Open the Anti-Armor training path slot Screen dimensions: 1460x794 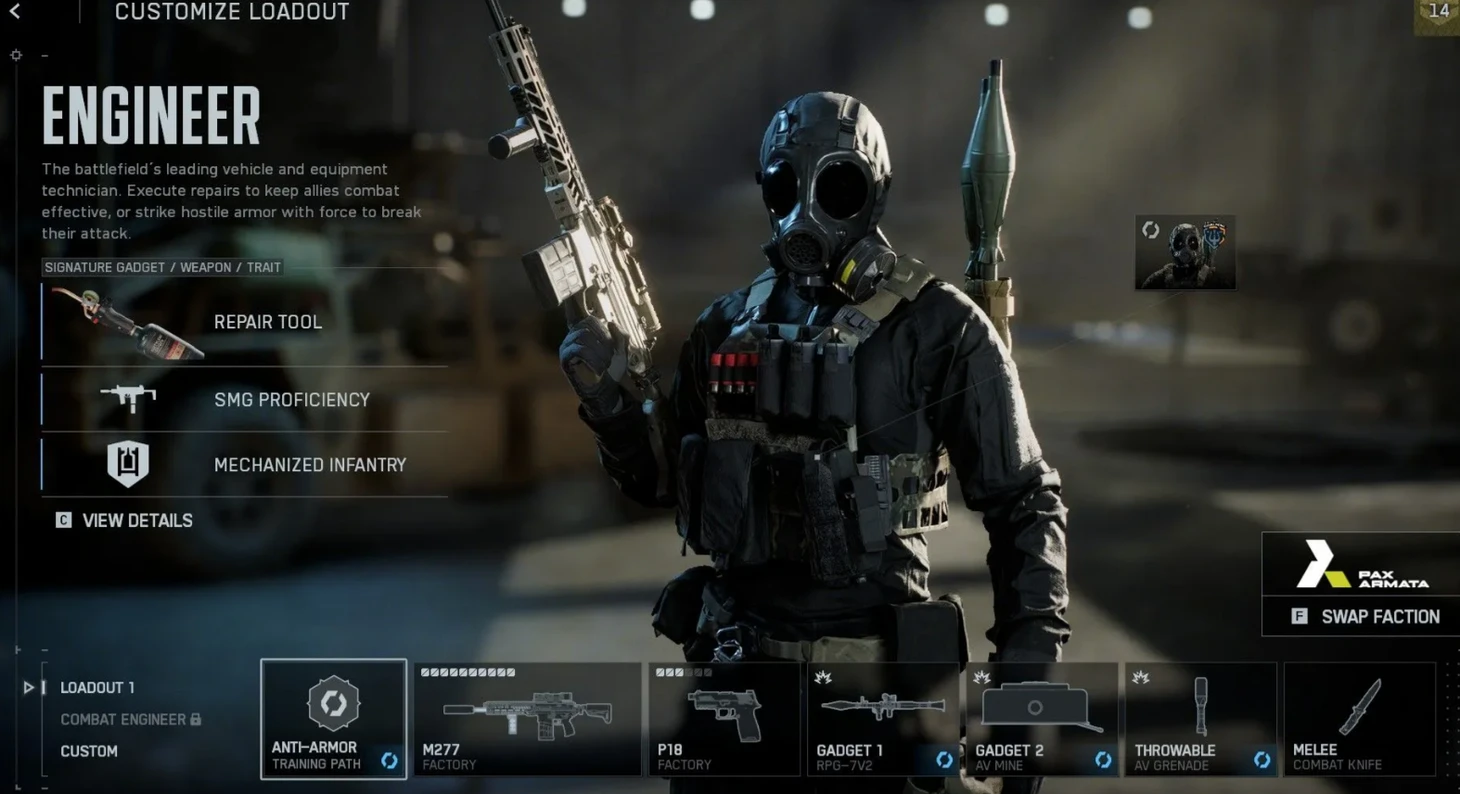[x=333, y=718]
